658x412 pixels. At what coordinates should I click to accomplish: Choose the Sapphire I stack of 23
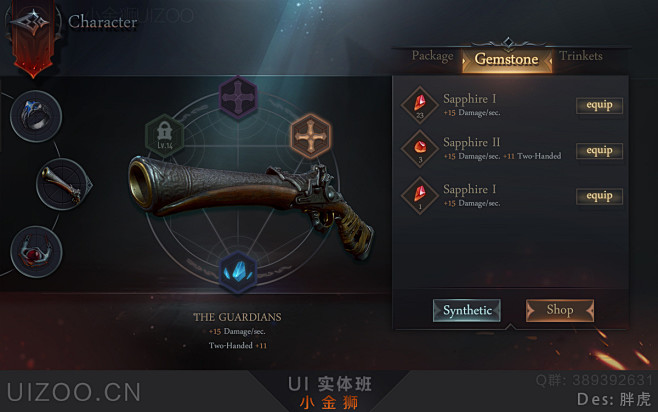point(420,104)
